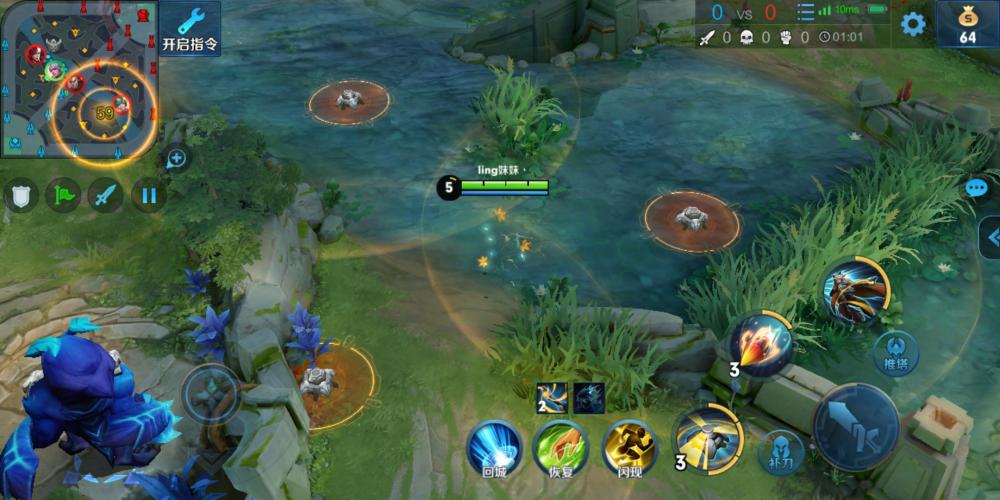Open the settings gear menu
The image size is (1000, 500).
(912, 24)
